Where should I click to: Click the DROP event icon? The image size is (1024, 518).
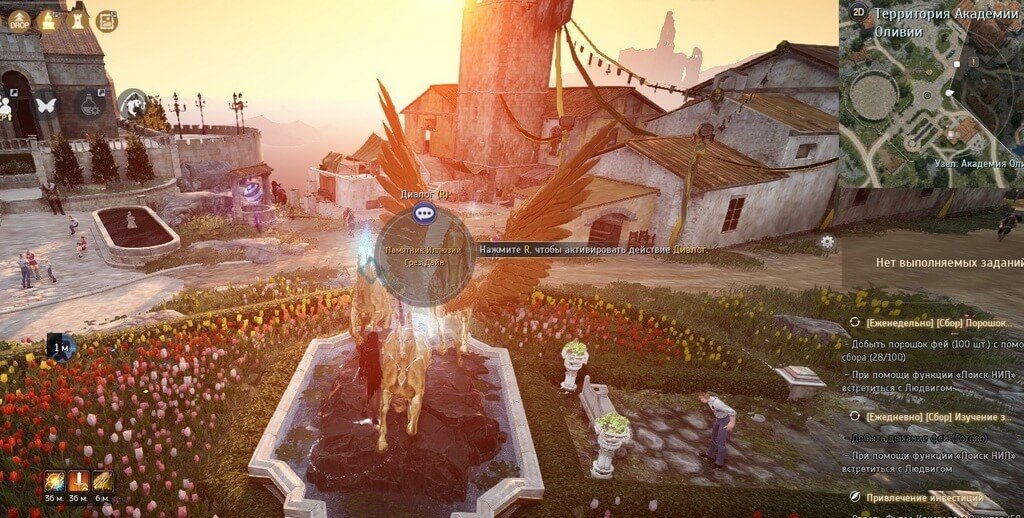pyautogui.click(x=19, y=20)
